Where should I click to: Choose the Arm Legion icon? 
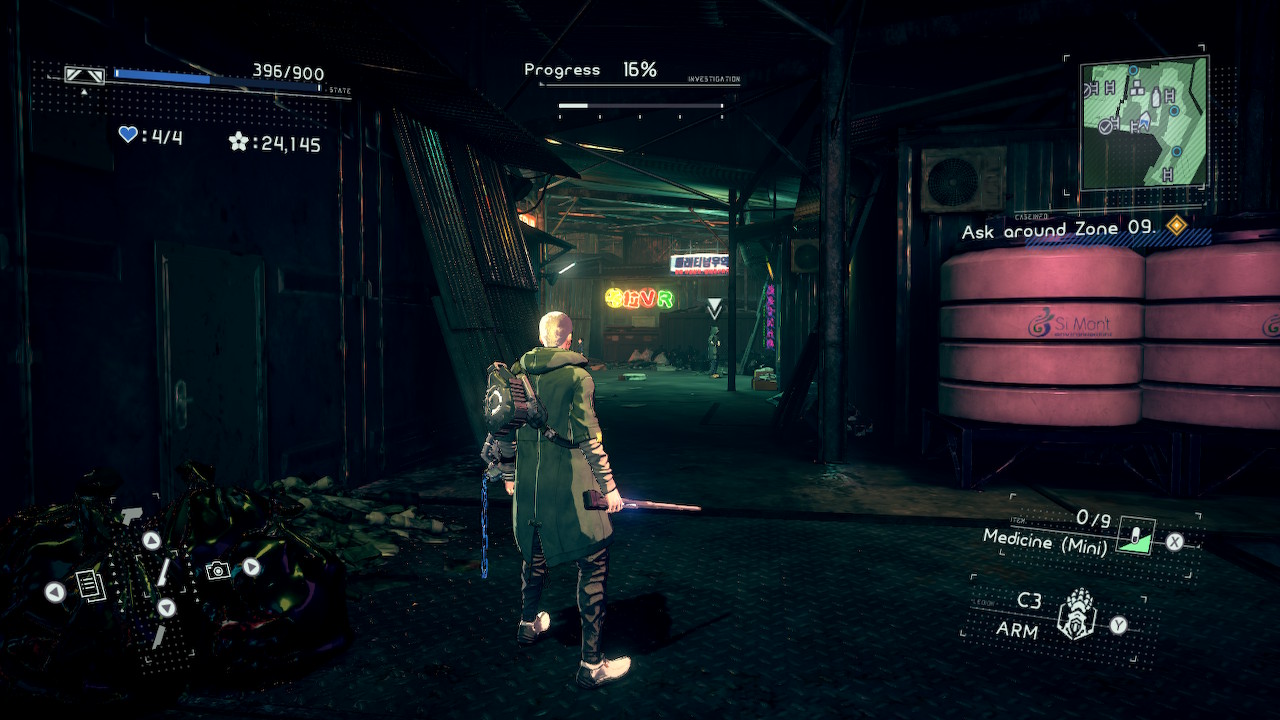1077,614
